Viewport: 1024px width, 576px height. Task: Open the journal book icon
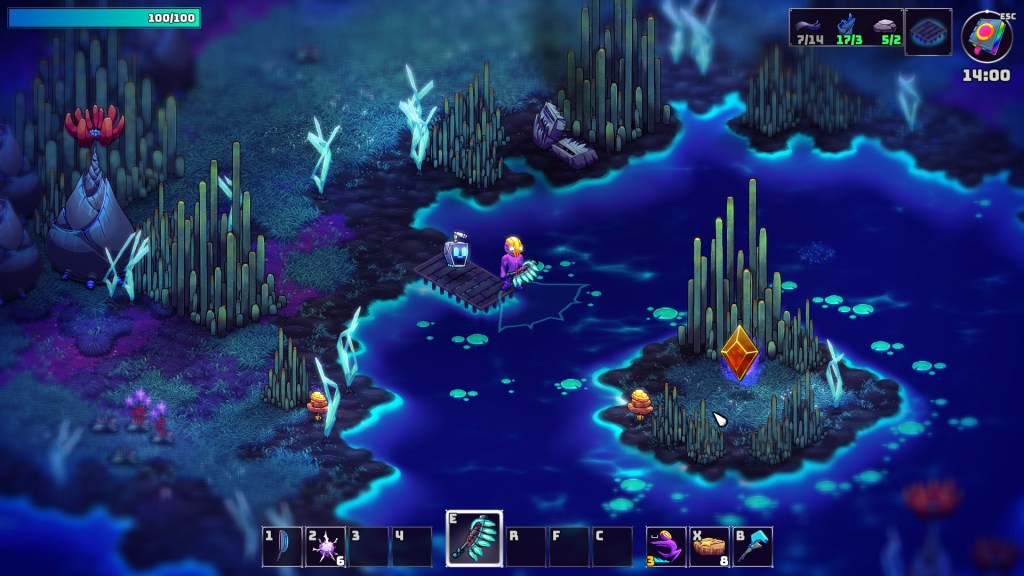pyautogui.click(x=986, y=36)
